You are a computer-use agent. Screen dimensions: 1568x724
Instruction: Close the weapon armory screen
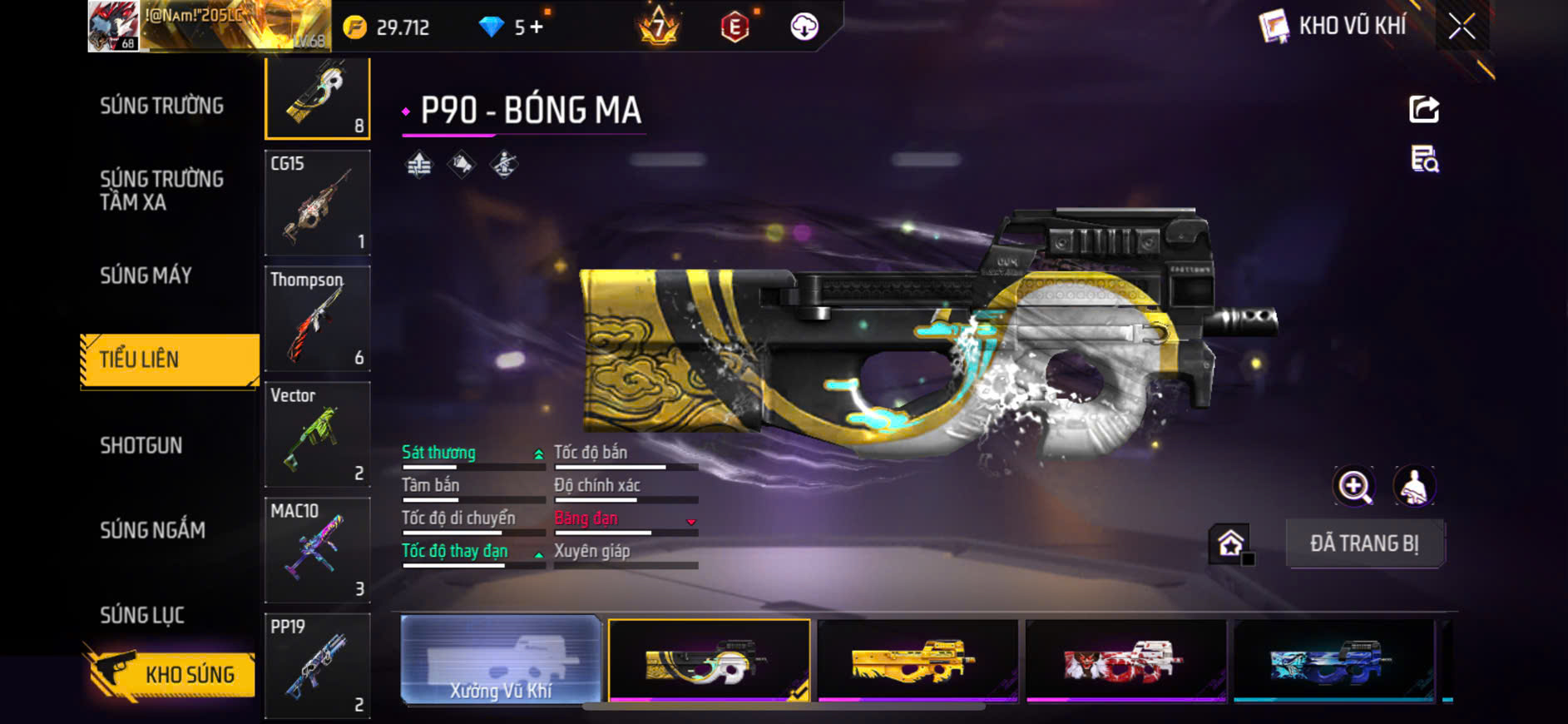[x=1462, y=27]
